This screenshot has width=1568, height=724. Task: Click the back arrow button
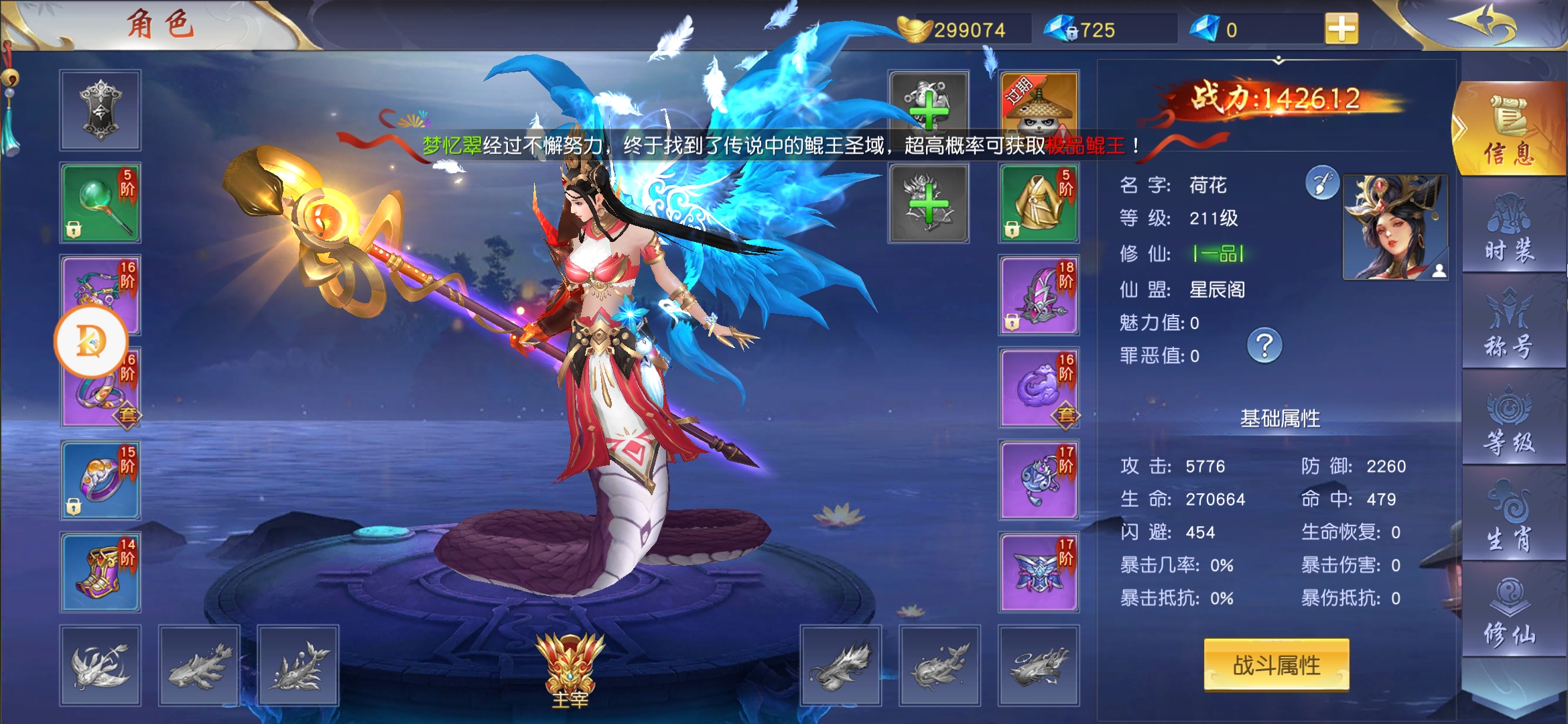pyautogui.click(x=1482, y=24)
